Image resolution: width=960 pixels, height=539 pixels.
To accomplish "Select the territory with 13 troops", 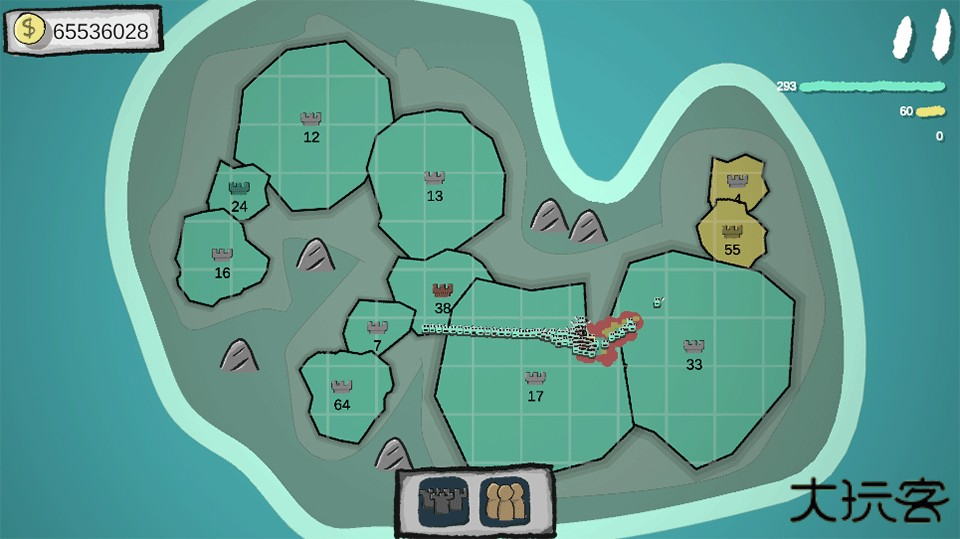I will point(434,186).
